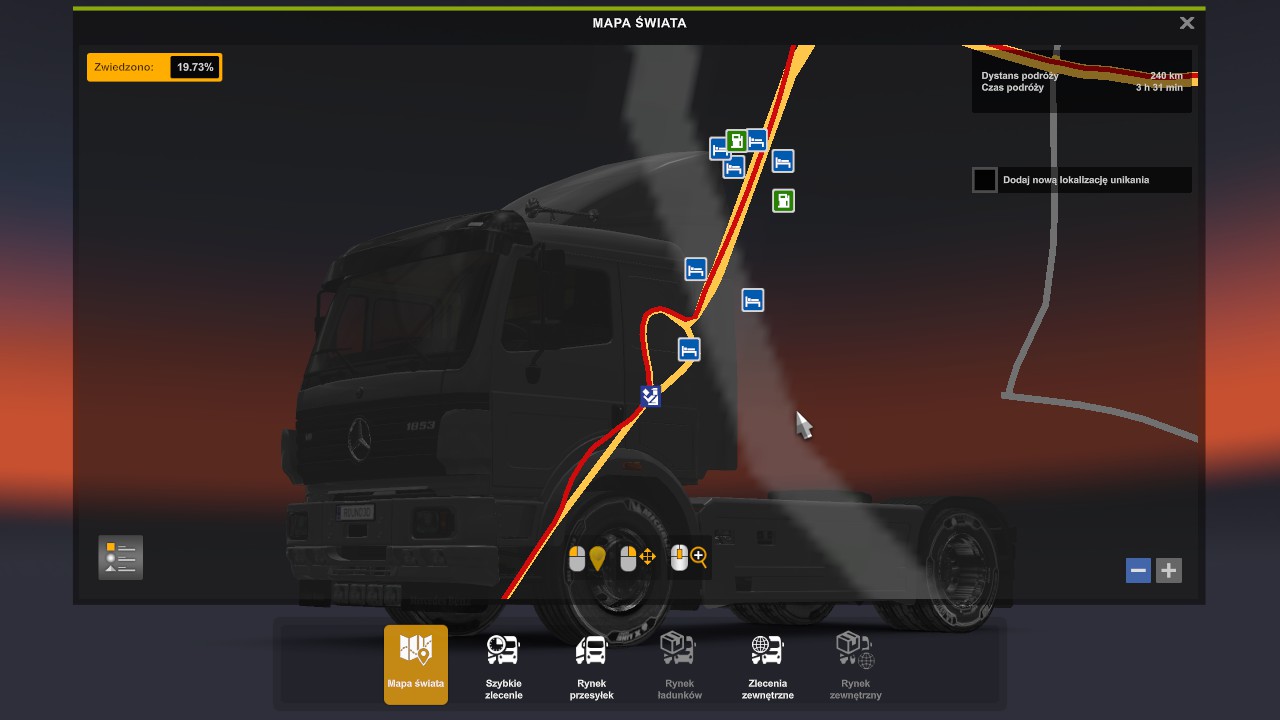Click the ferry/port marker on the route
The image size is (1280, 720).
(x=651, y=397)
